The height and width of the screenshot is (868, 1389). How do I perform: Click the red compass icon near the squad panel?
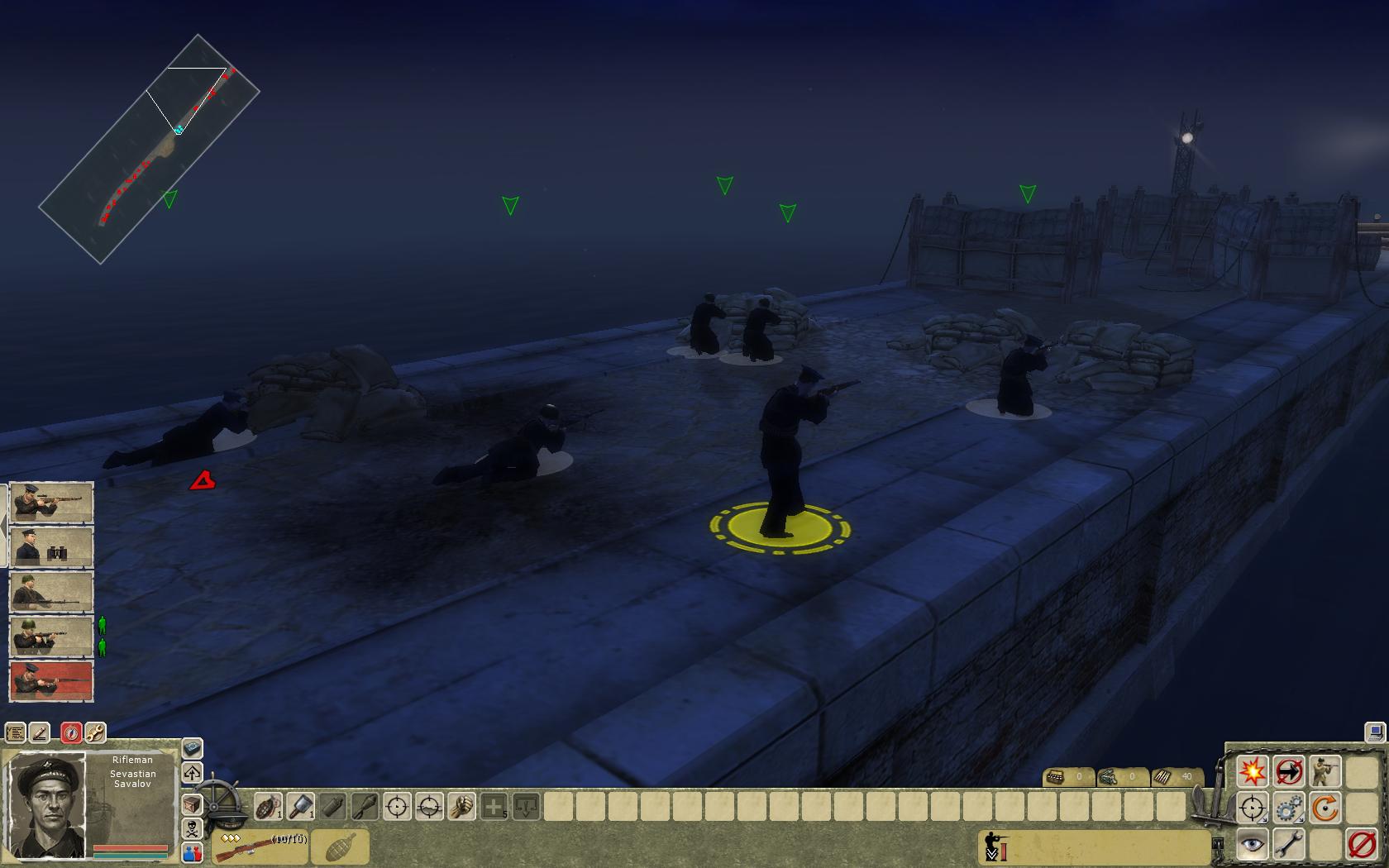pos(72,733)
